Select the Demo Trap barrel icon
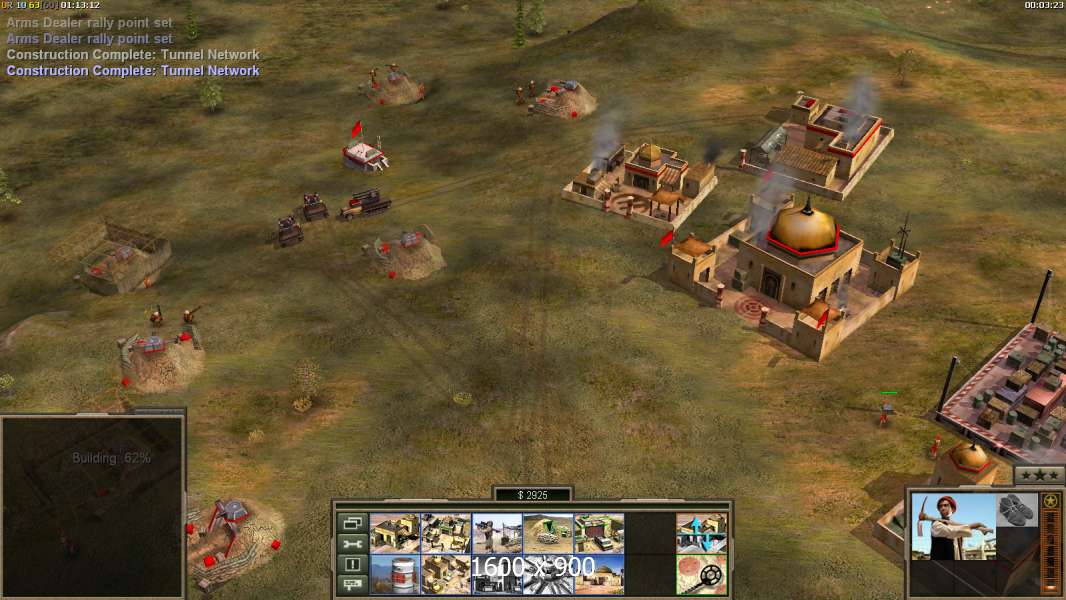The image size is (1066, 600). 395,574
